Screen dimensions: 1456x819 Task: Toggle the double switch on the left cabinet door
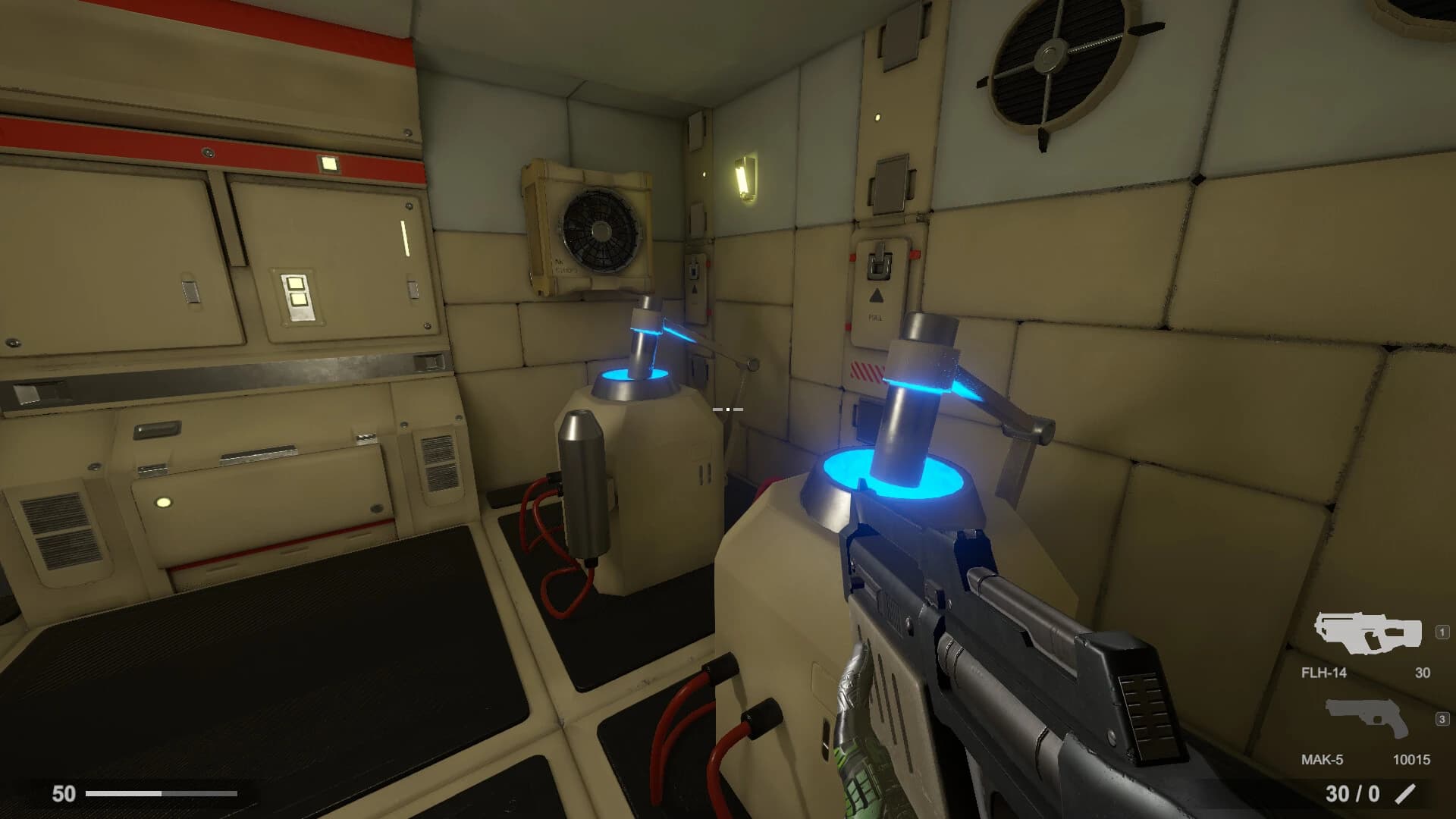(x=297, y=293)
